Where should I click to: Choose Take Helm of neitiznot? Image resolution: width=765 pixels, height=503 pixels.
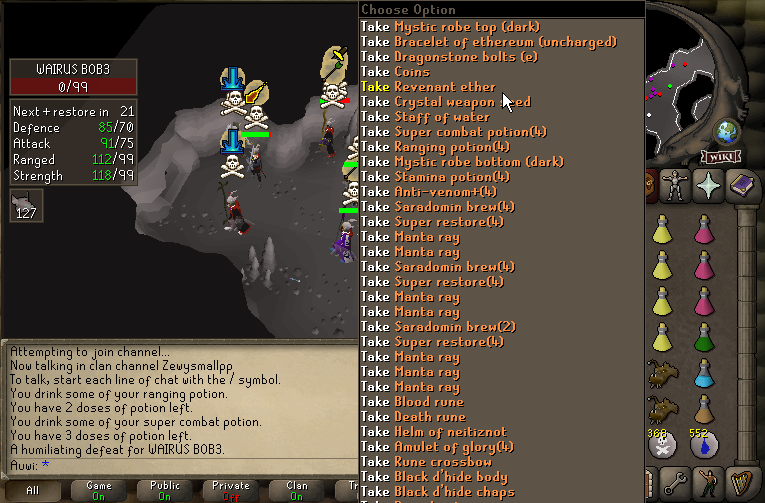428,432
